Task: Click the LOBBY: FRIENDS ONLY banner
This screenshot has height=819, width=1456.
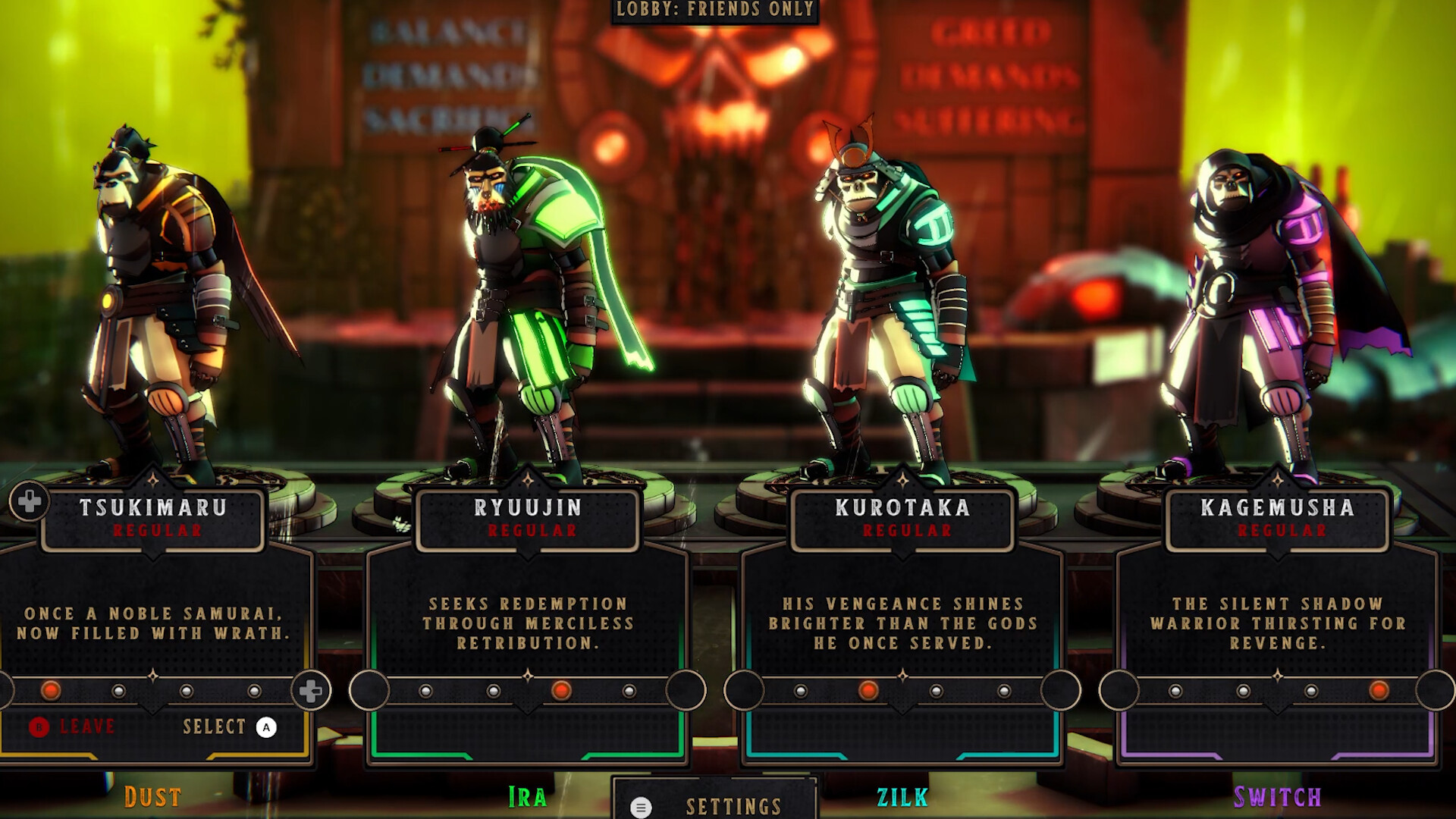Action: [713, 11]
